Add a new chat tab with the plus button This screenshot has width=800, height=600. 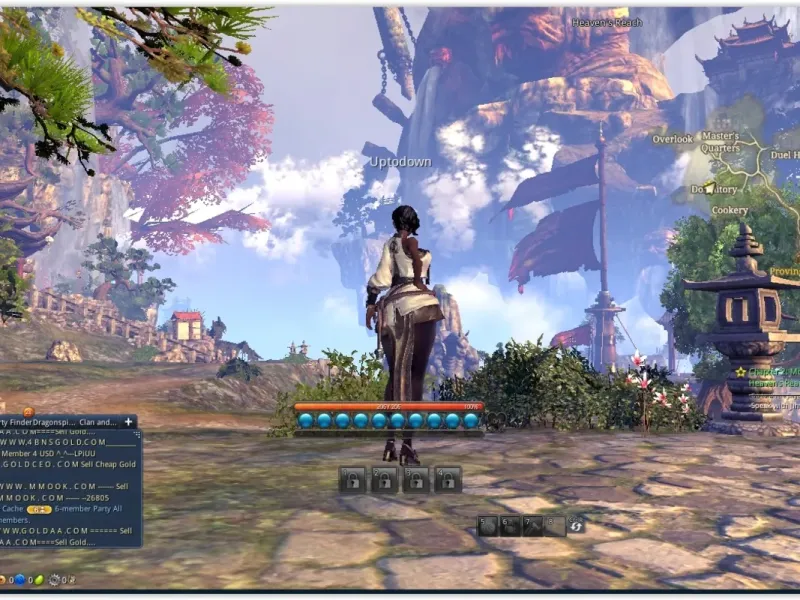128,422
